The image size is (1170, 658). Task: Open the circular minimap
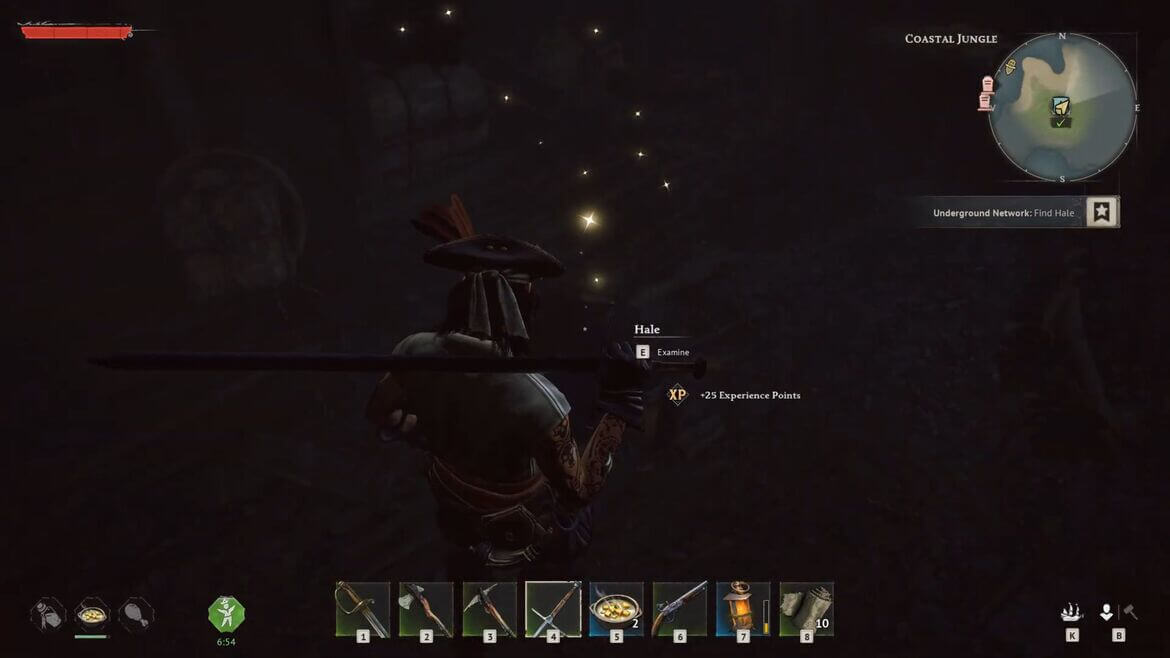1062,107
